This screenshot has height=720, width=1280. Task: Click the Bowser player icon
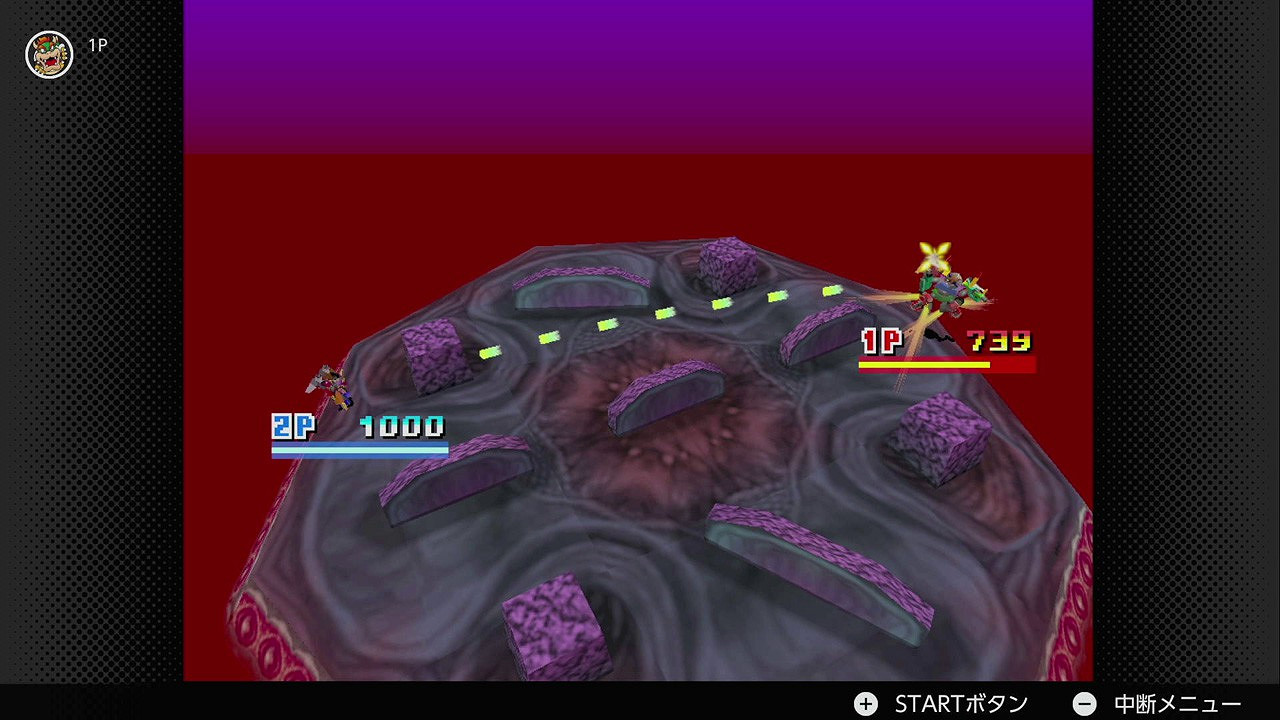coord(48,55)
